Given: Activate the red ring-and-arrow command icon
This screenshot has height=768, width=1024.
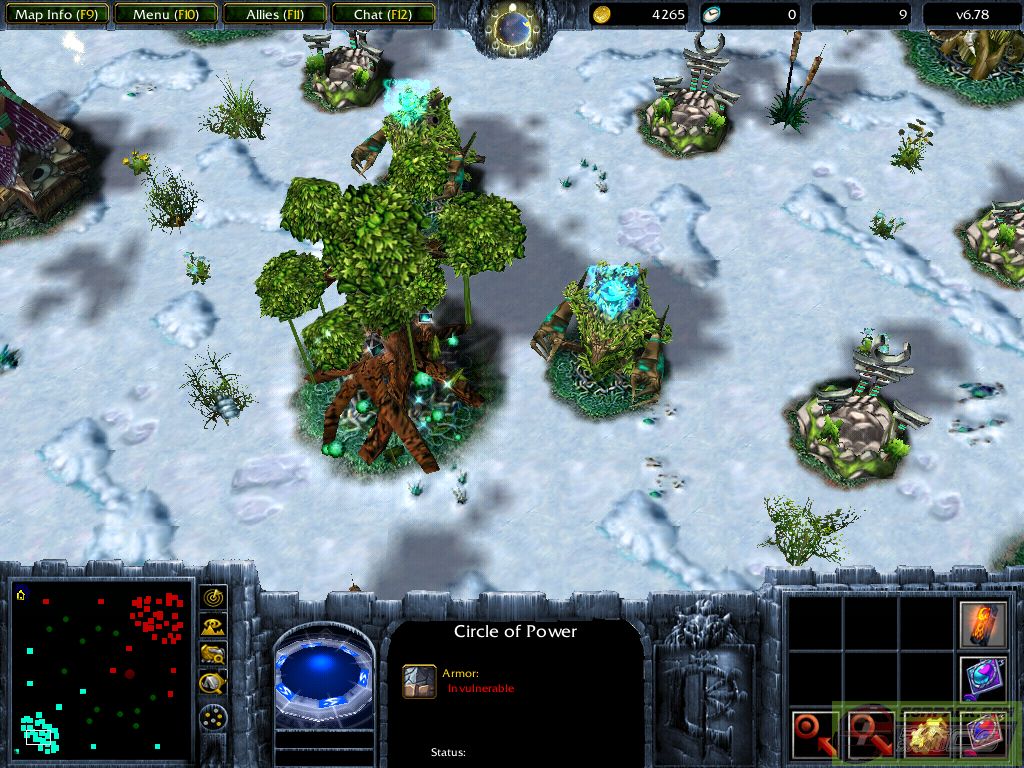Looking at the screenshot, I should (869, 733).
